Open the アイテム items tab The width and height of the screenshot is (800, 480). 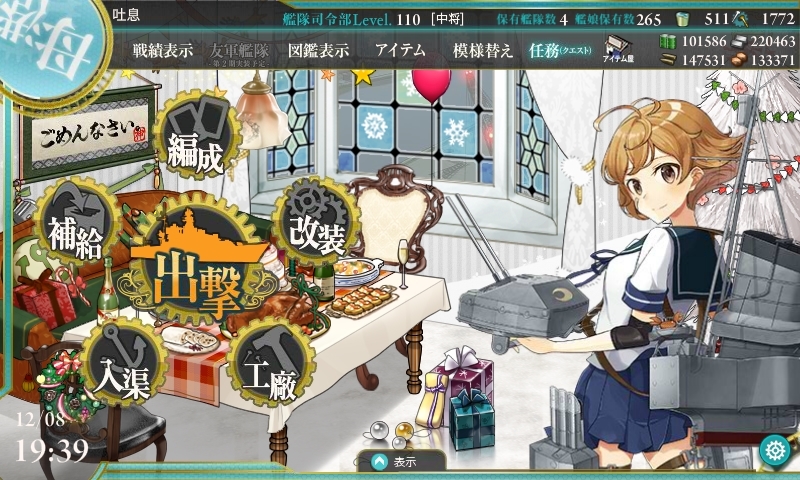pos(400,50)
